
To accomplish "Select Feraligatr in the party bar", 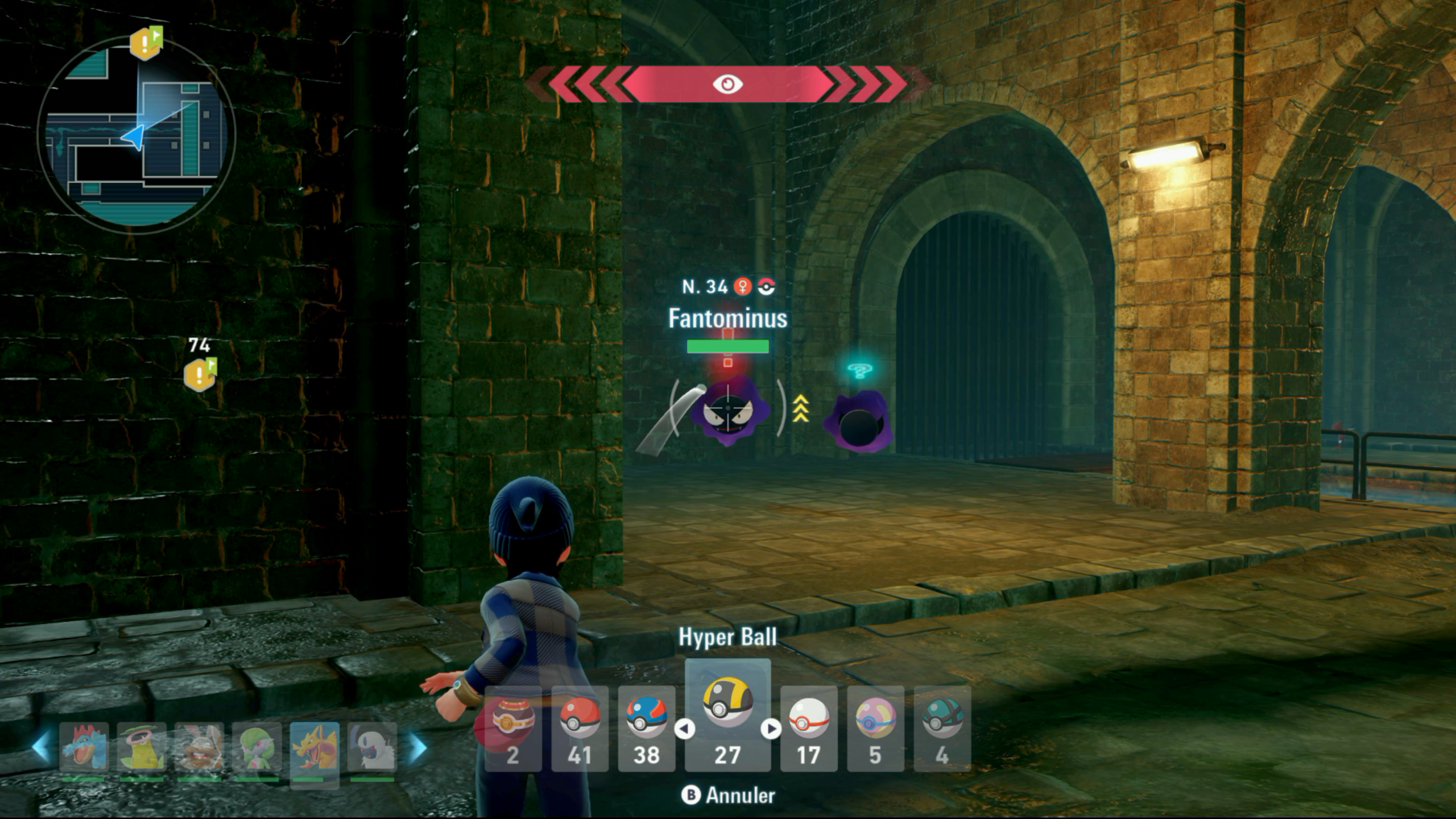I will (x=84, y=747).
